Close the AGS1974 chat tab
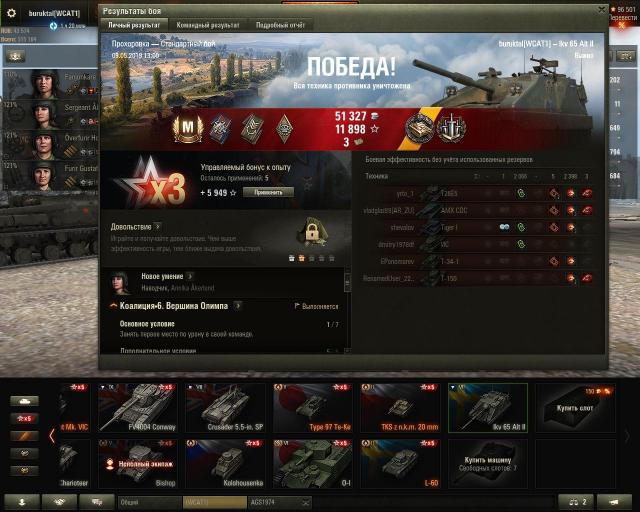Viewport: 640px width, 512px height. 305,502
